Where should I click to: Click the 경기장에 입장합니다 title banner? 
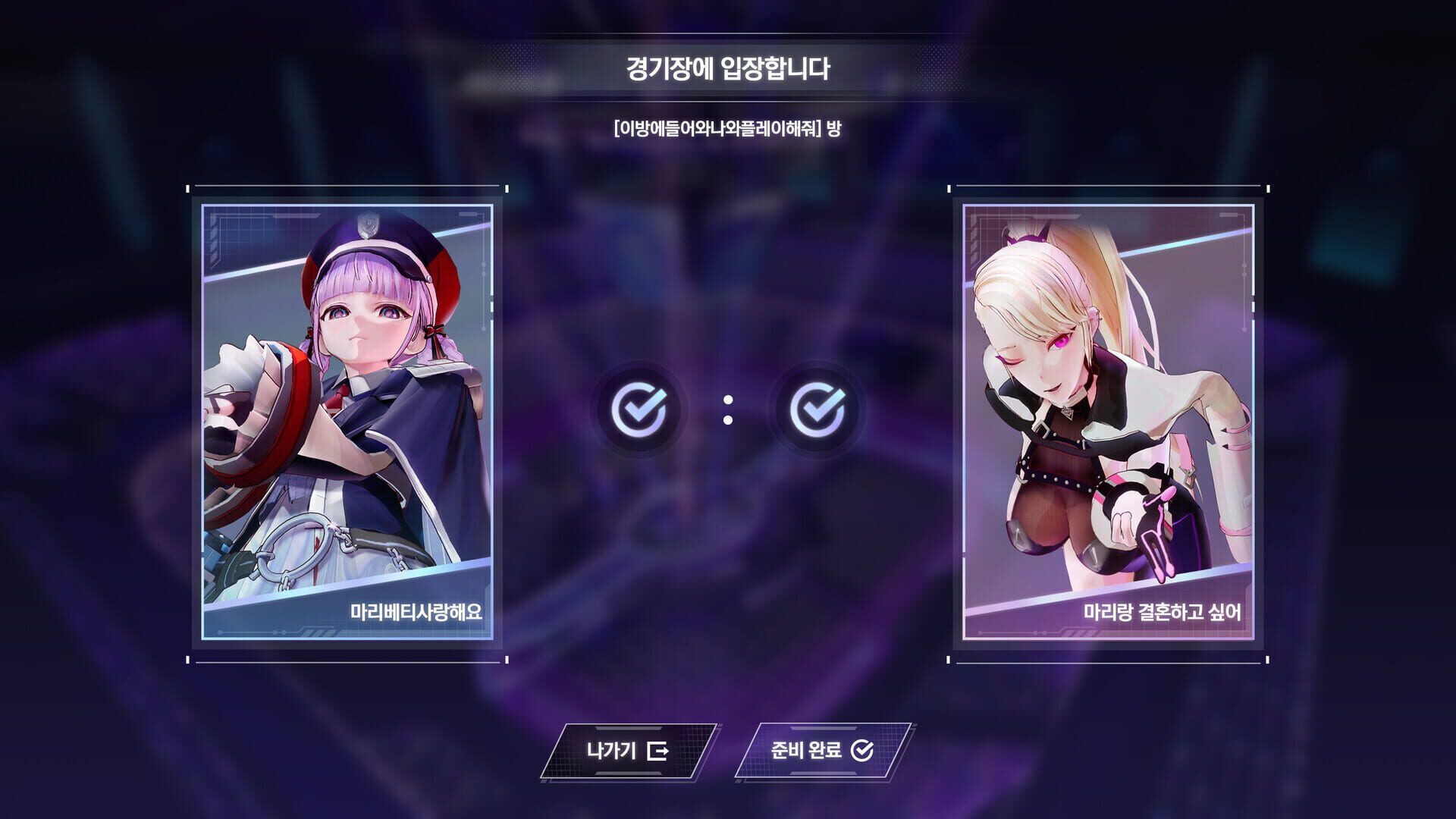(728, 67)
